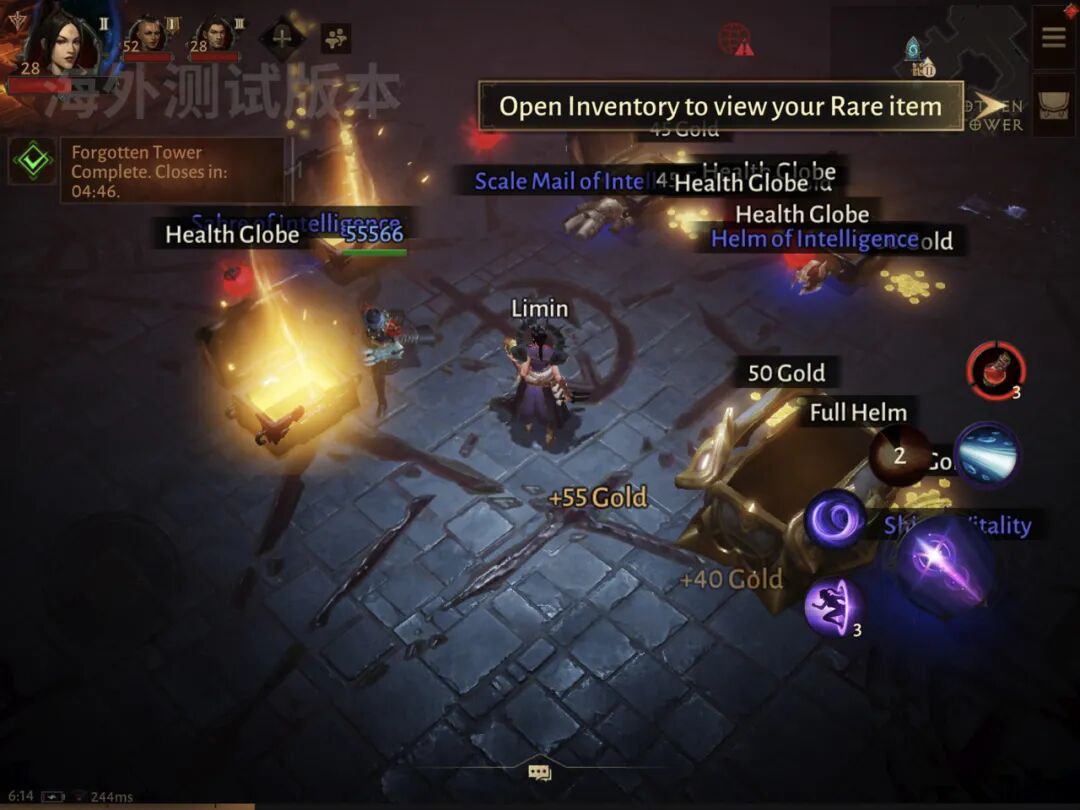Cast the purple vortex skill
The image size is (1080, 810).
tap(834, 519)
